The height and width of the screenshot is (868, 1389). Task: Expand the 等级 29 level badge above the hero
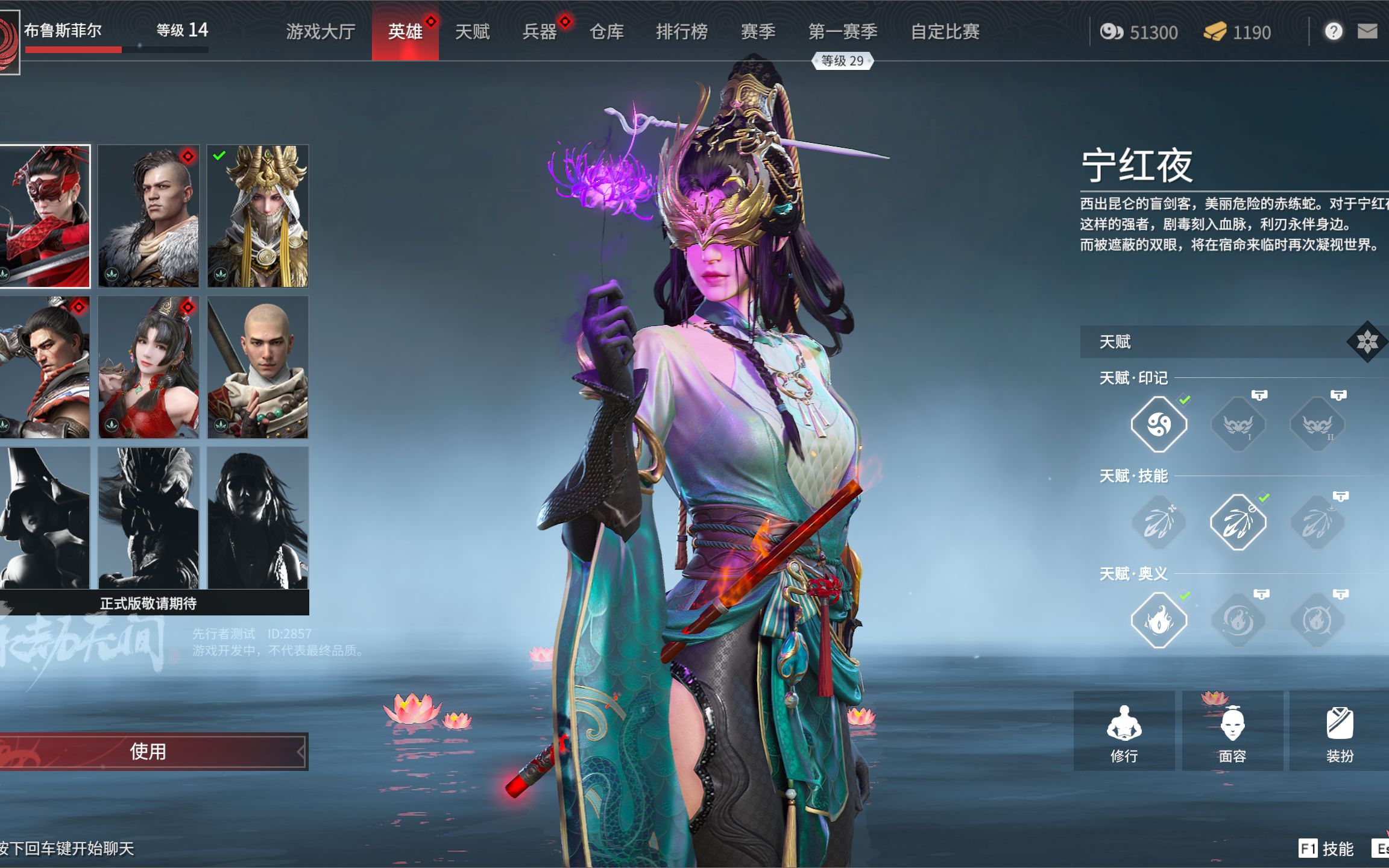(842, 60)
